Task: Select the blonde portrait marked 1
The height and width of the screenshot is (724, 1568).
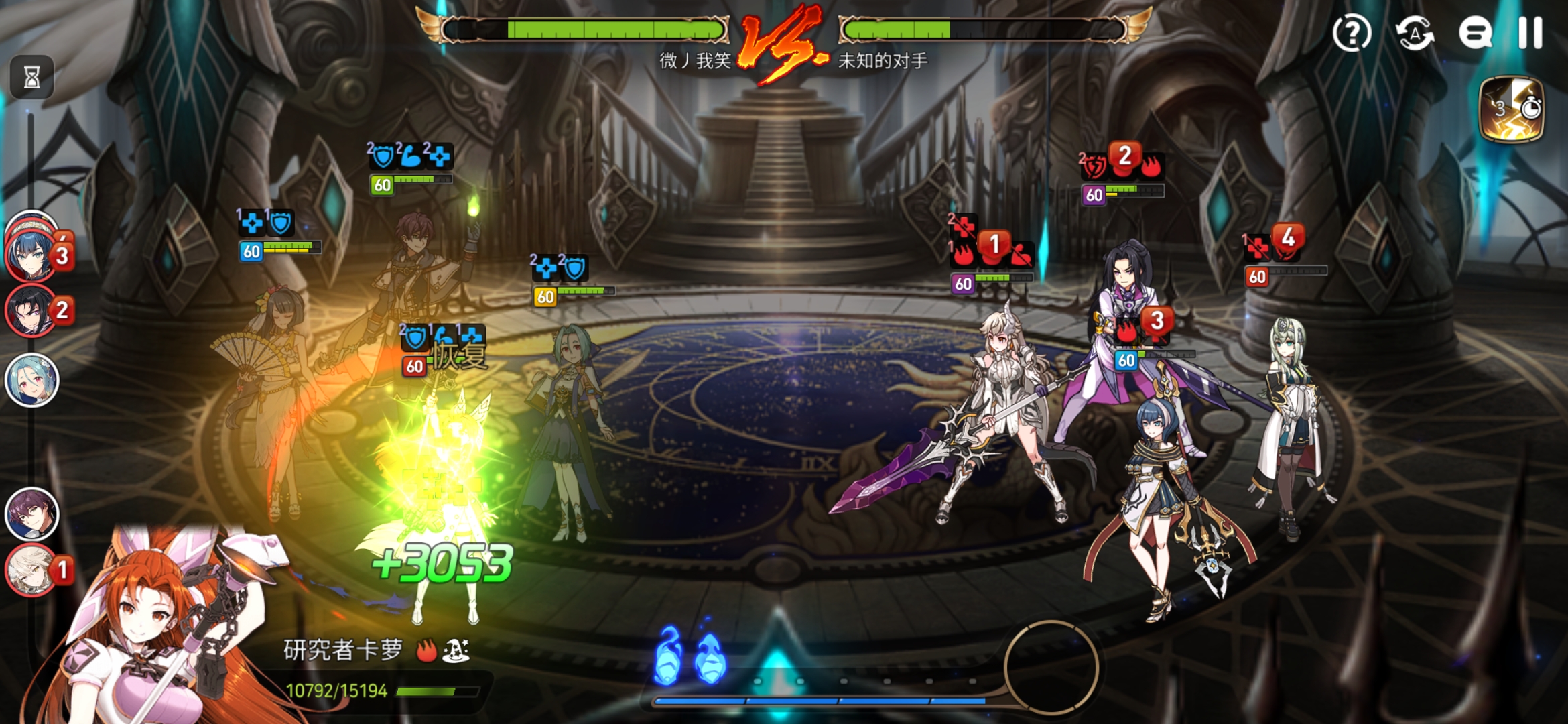Action: 31,570
